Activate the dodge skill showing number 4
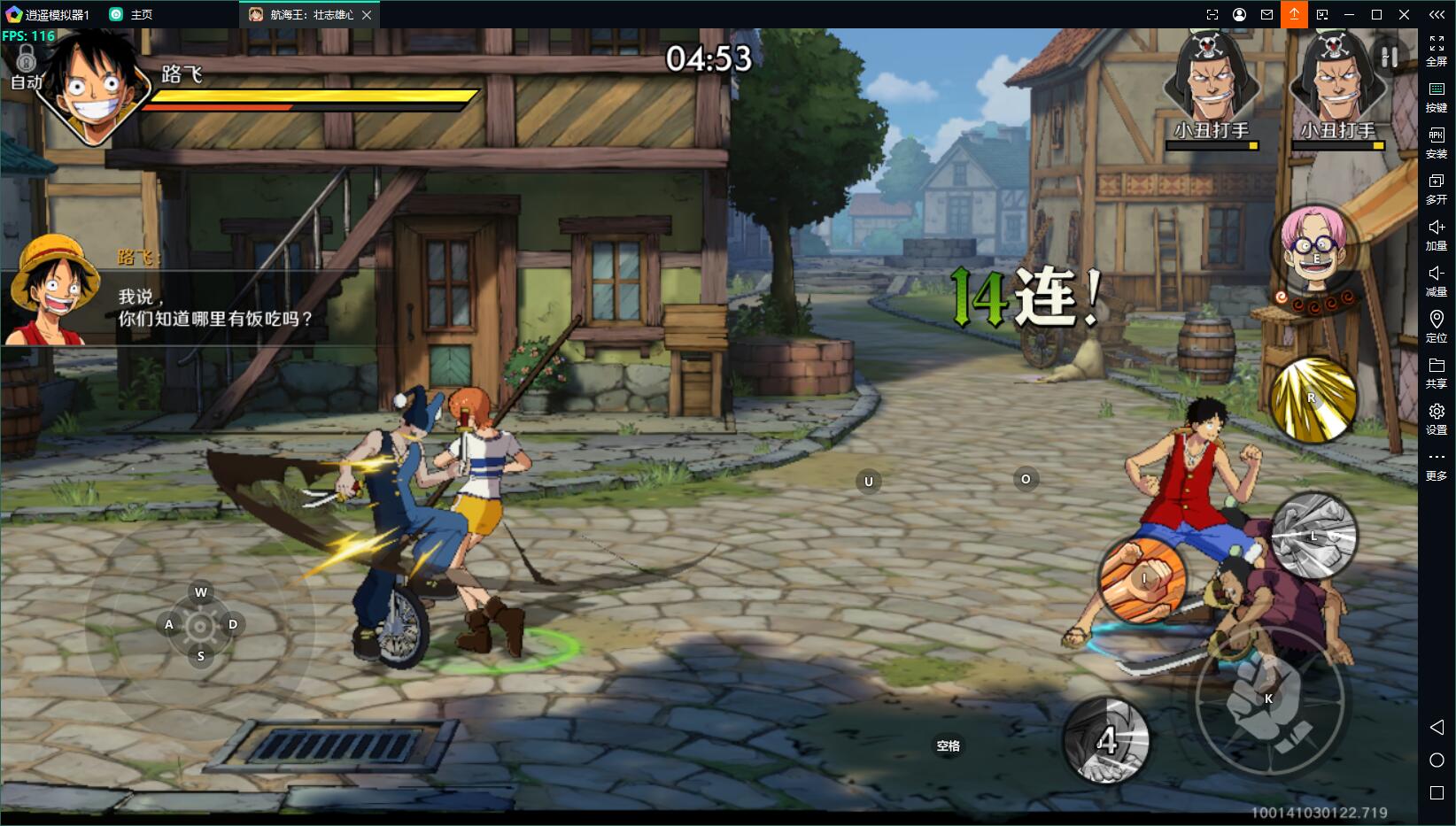The width and height of the screenshot is (1456, 826). [x=1106, y=741]
